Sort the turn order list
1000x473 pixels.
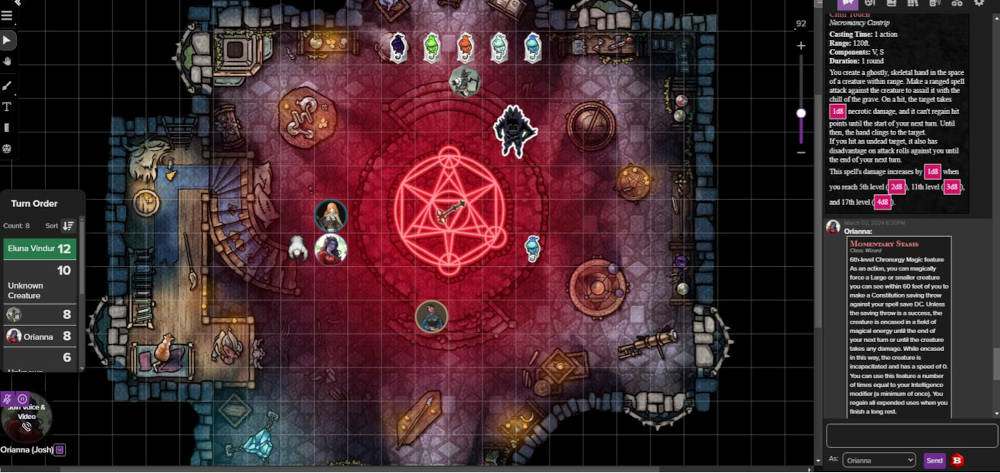tap(68, 226)
